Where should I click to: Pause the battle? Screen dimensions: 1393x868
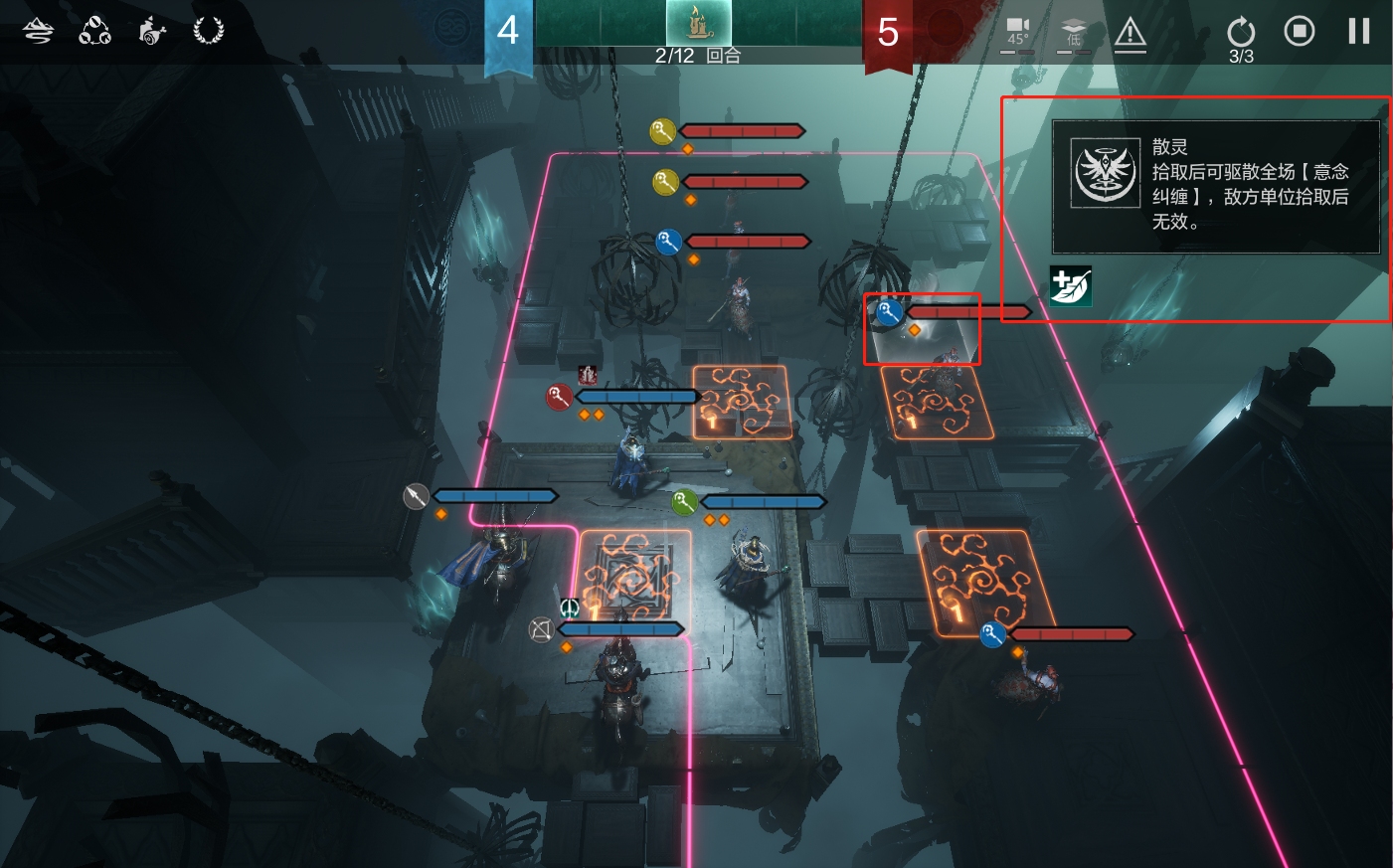tap(1358, 32)
